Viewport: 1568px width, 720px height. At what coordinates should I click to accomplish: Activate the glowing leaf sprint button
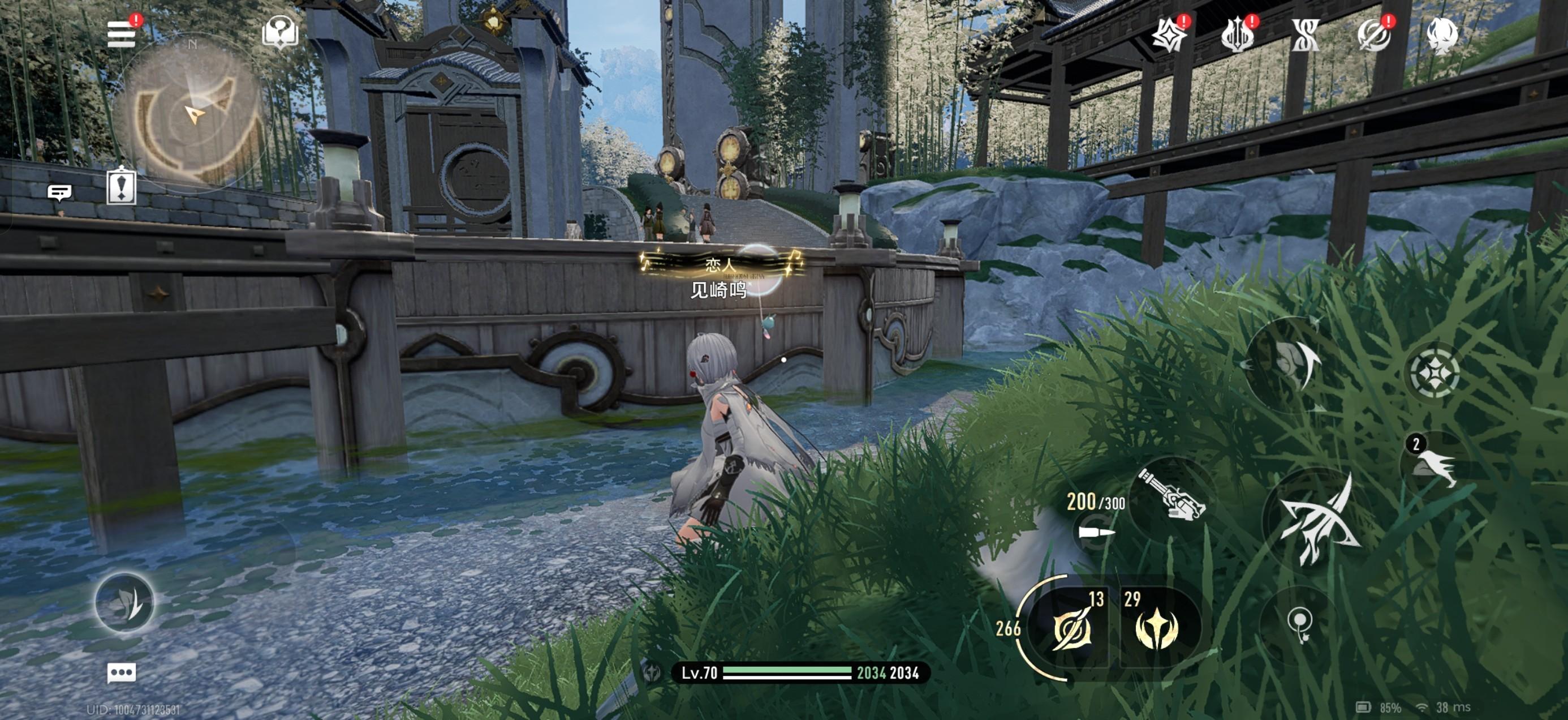point(125,602)
